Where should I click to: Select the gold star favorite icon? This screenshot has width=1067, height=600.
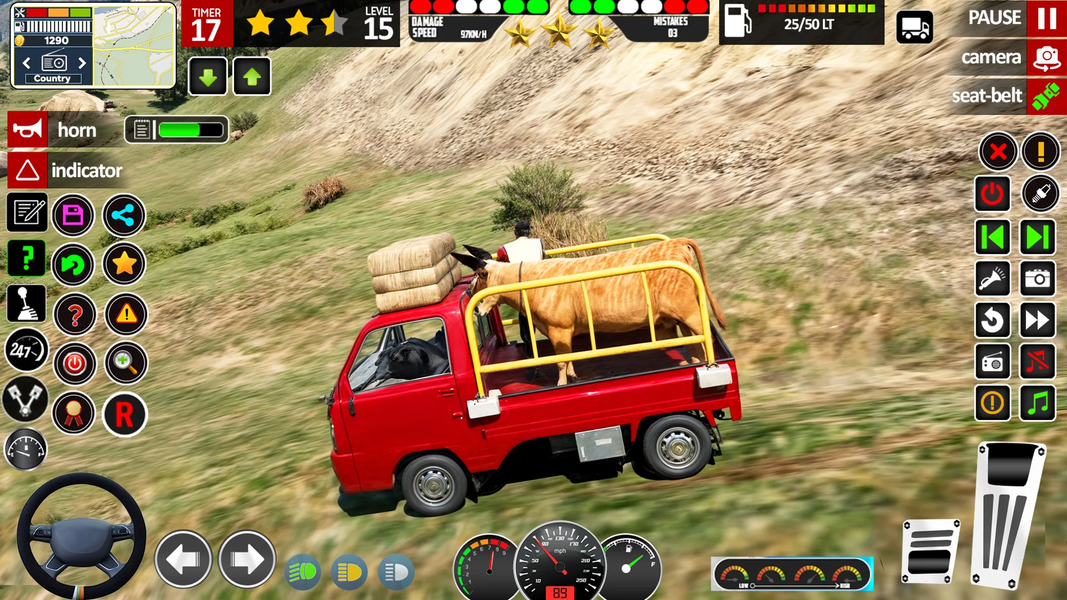[x=124, y=264]
